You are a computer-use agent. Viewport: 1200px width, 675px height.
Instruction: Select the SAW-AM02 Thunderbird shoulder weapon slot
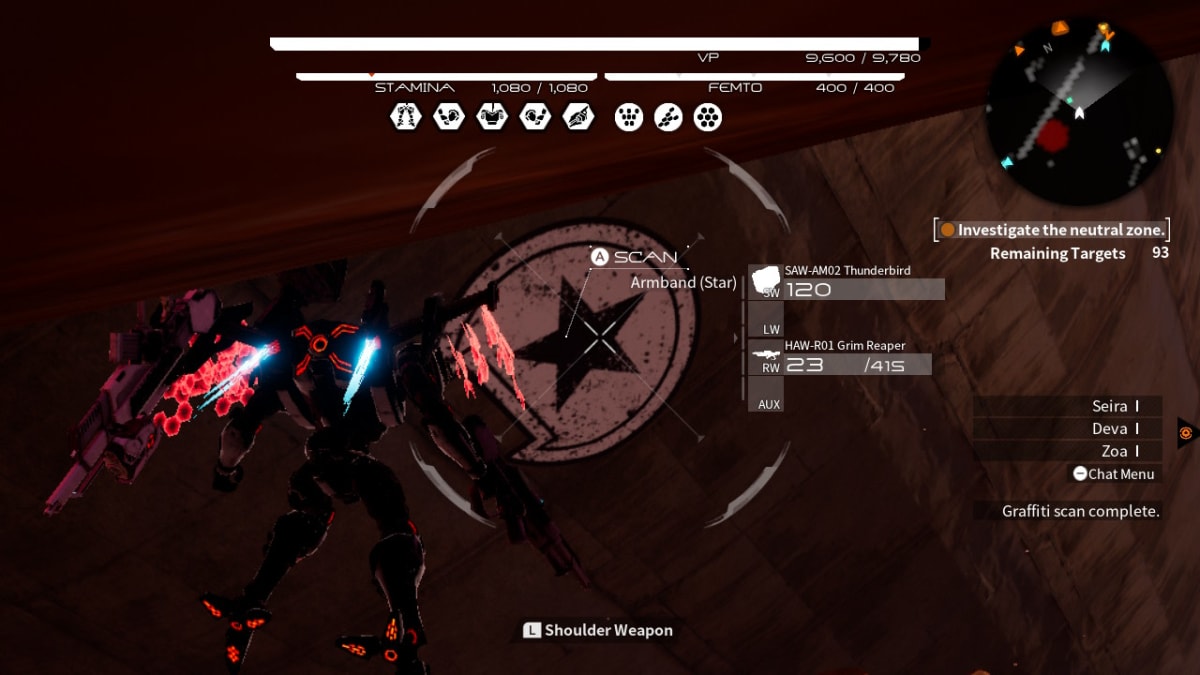point(846,282)
